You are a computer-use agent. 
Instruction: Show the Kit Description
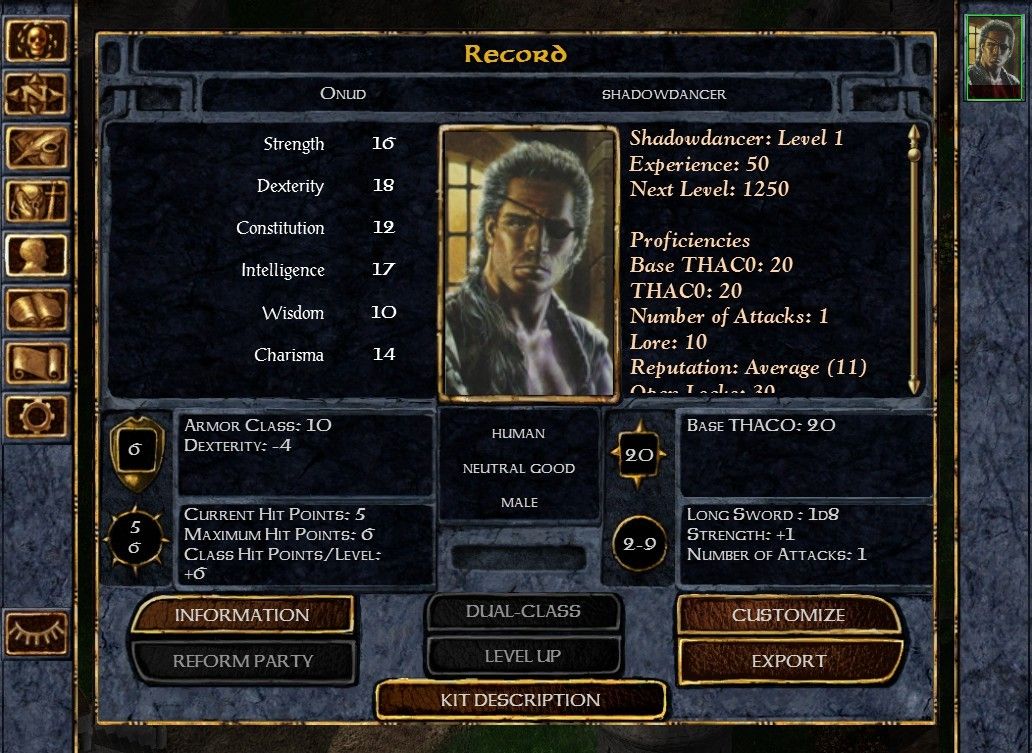tap(520, 700)
